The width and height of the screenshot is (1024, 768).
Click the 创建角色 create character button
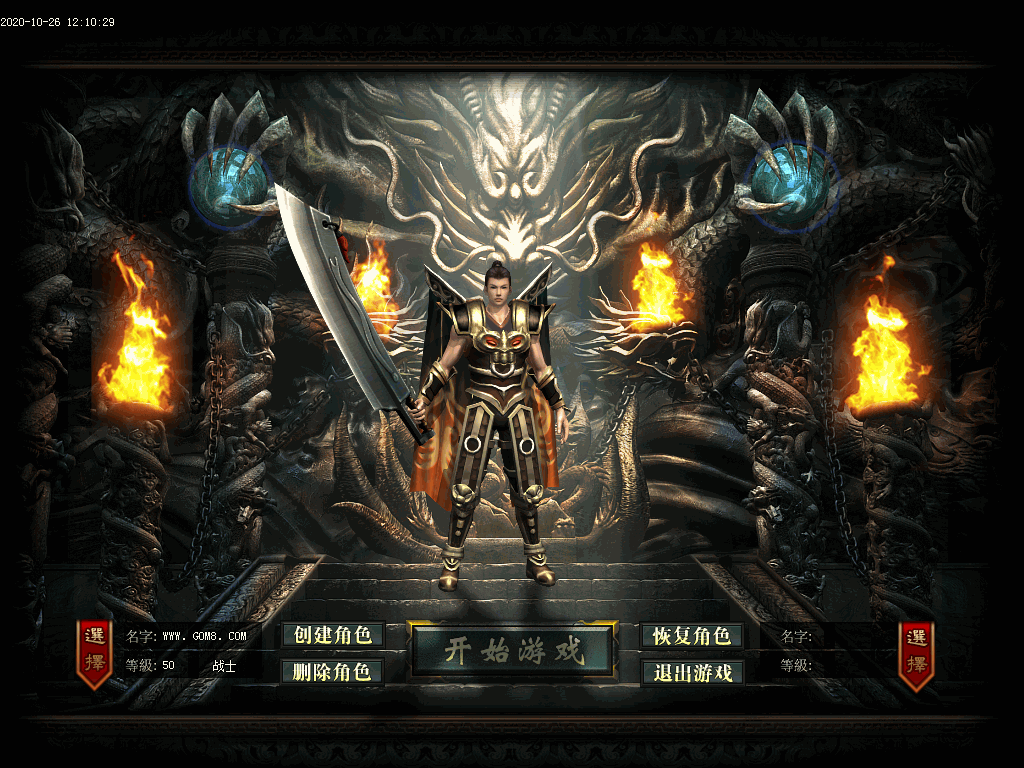(x=333, y=635)
